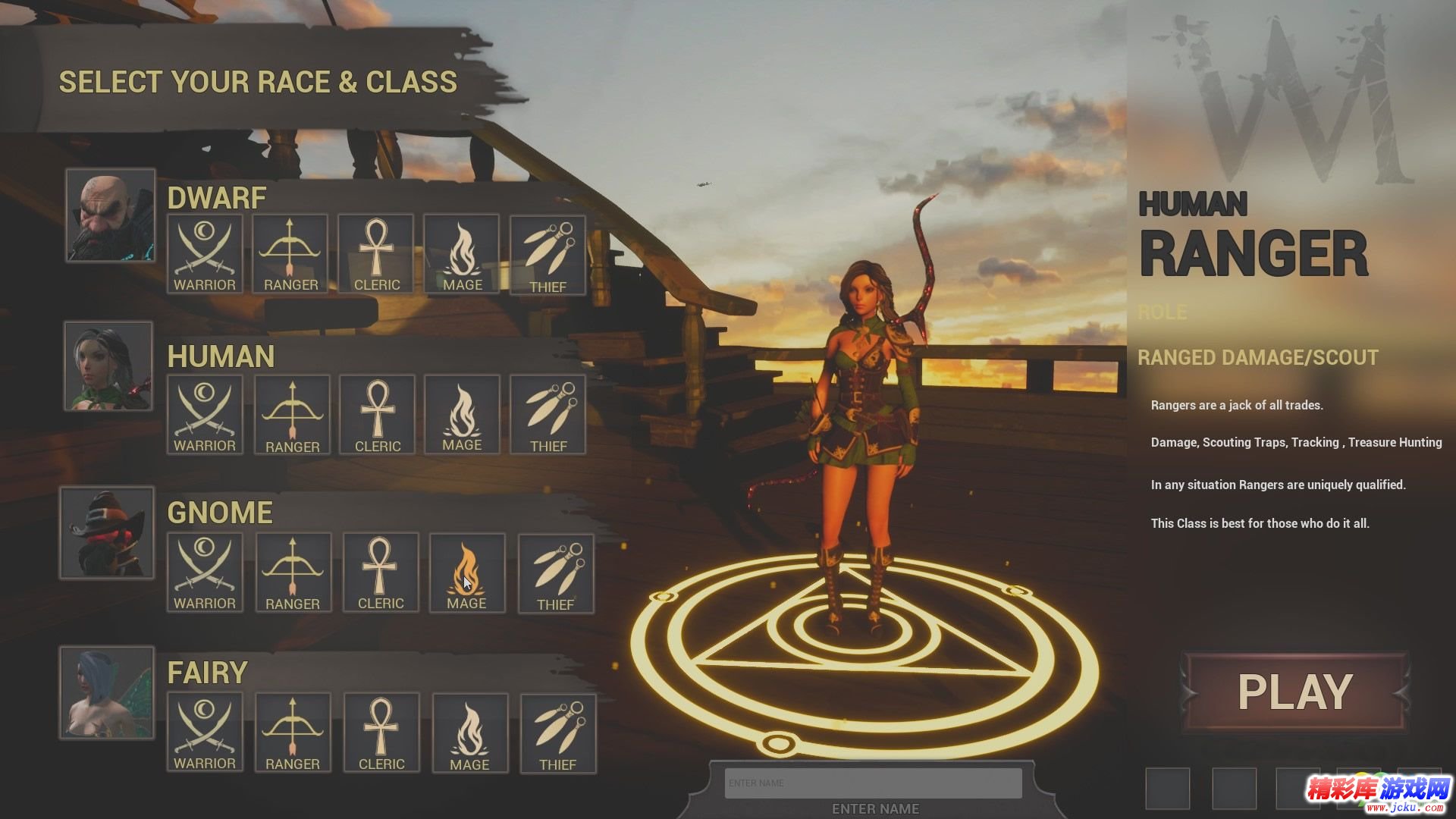Select the Fairy Warrior class
This screenshot has width=1456, height=819.
click(x=205, y=733)
